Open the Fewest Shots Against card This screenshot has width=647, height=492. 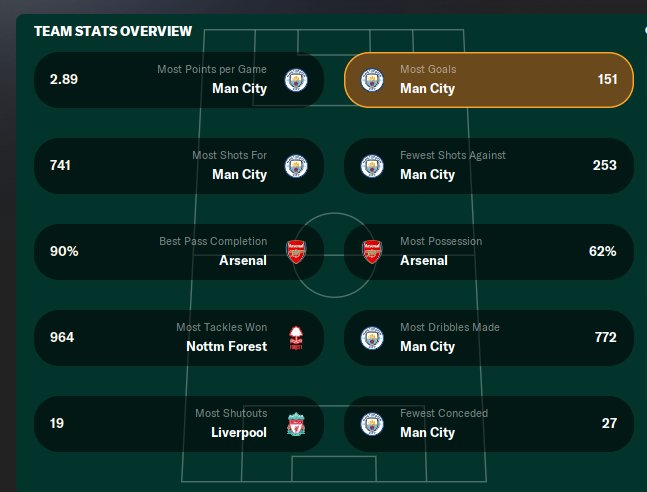pyautogui.click(x=488, y=166)
